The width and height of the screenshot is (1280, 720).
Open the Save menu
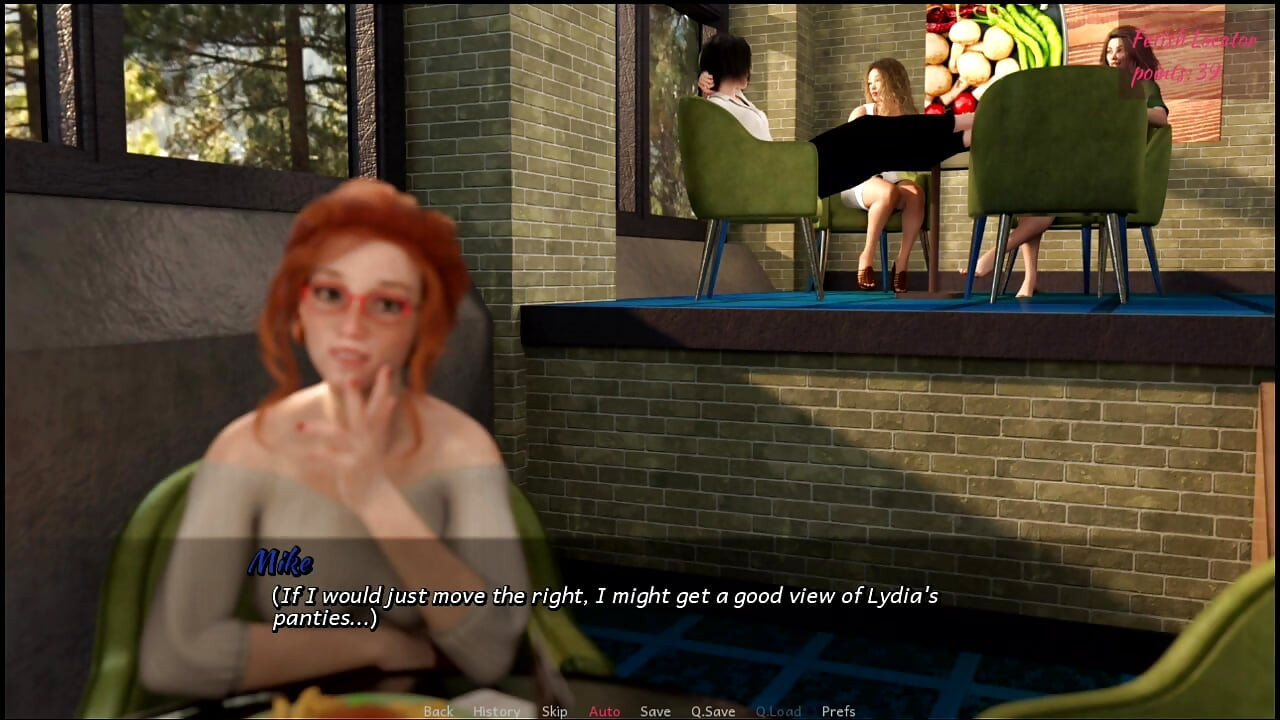pos(655,711)
